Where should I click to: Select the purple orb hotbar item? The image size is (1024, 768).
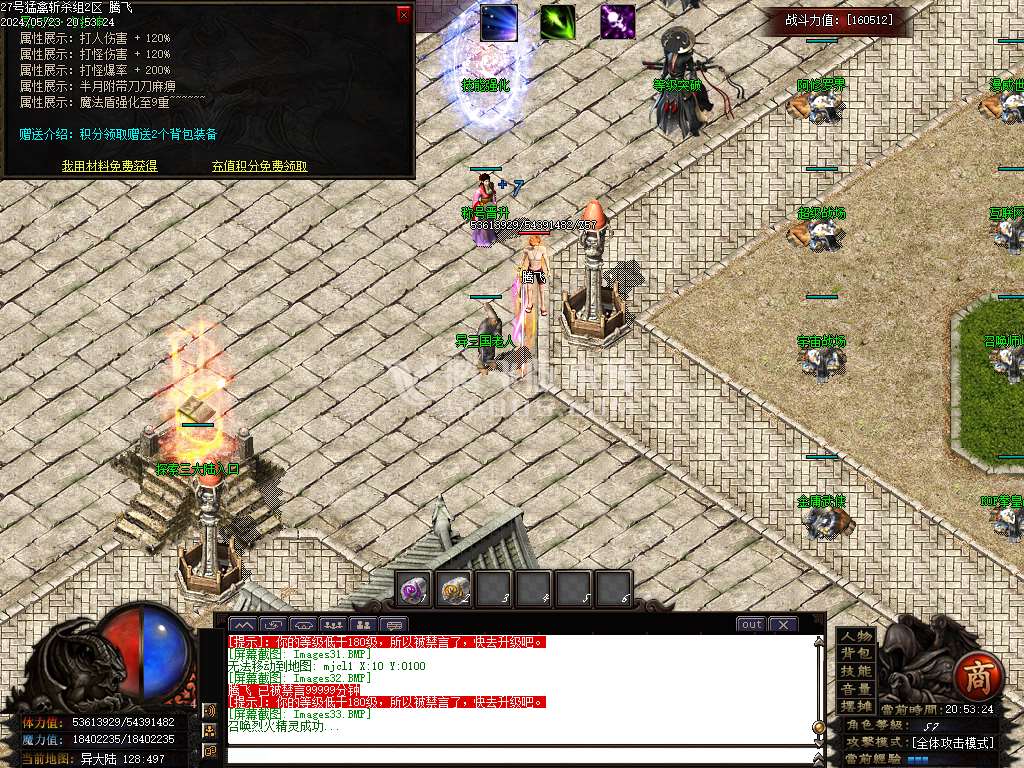click(x=414, y=590)
